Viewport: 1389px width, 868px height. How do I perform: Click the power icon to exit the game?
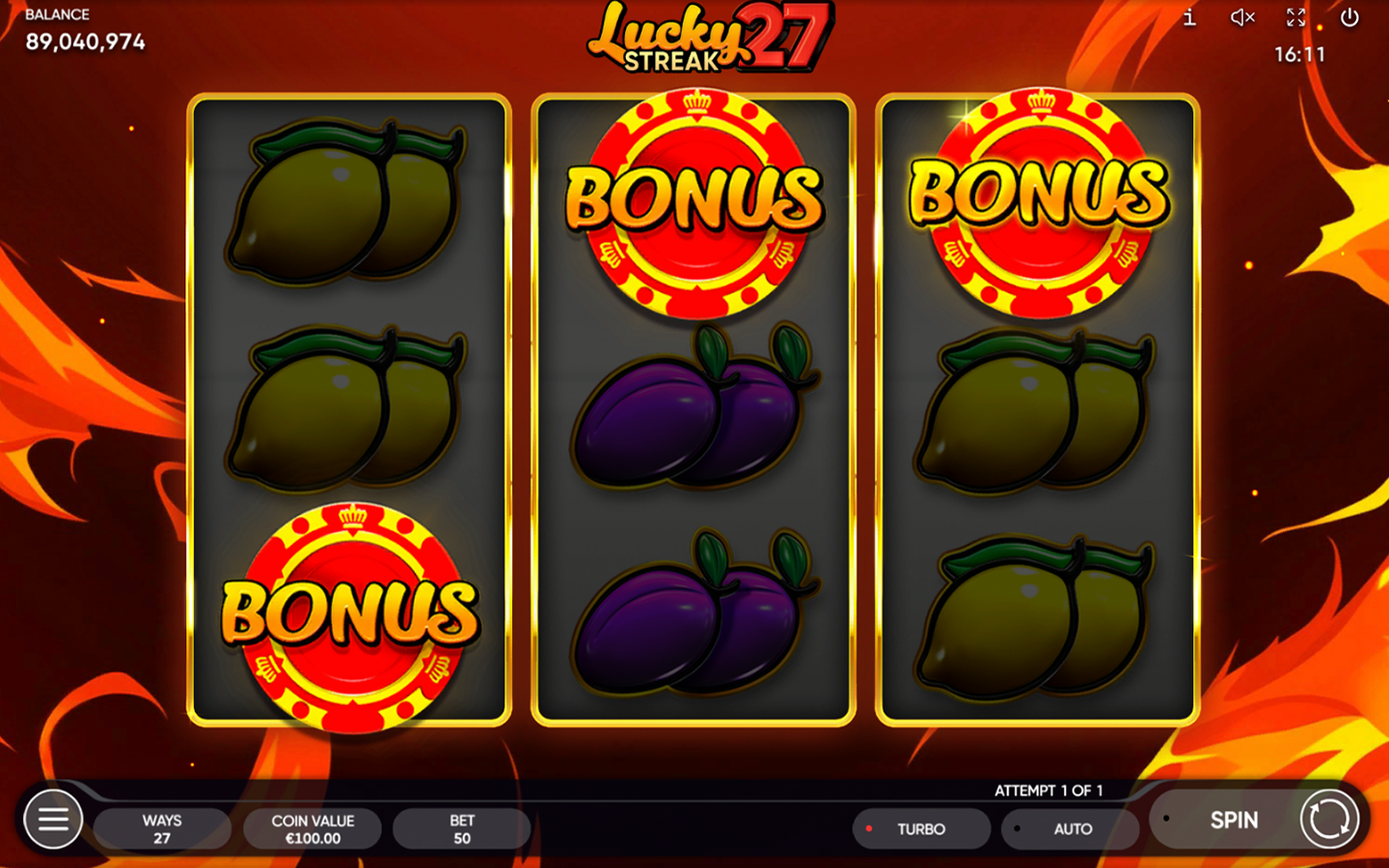(x=1350, y=17)
